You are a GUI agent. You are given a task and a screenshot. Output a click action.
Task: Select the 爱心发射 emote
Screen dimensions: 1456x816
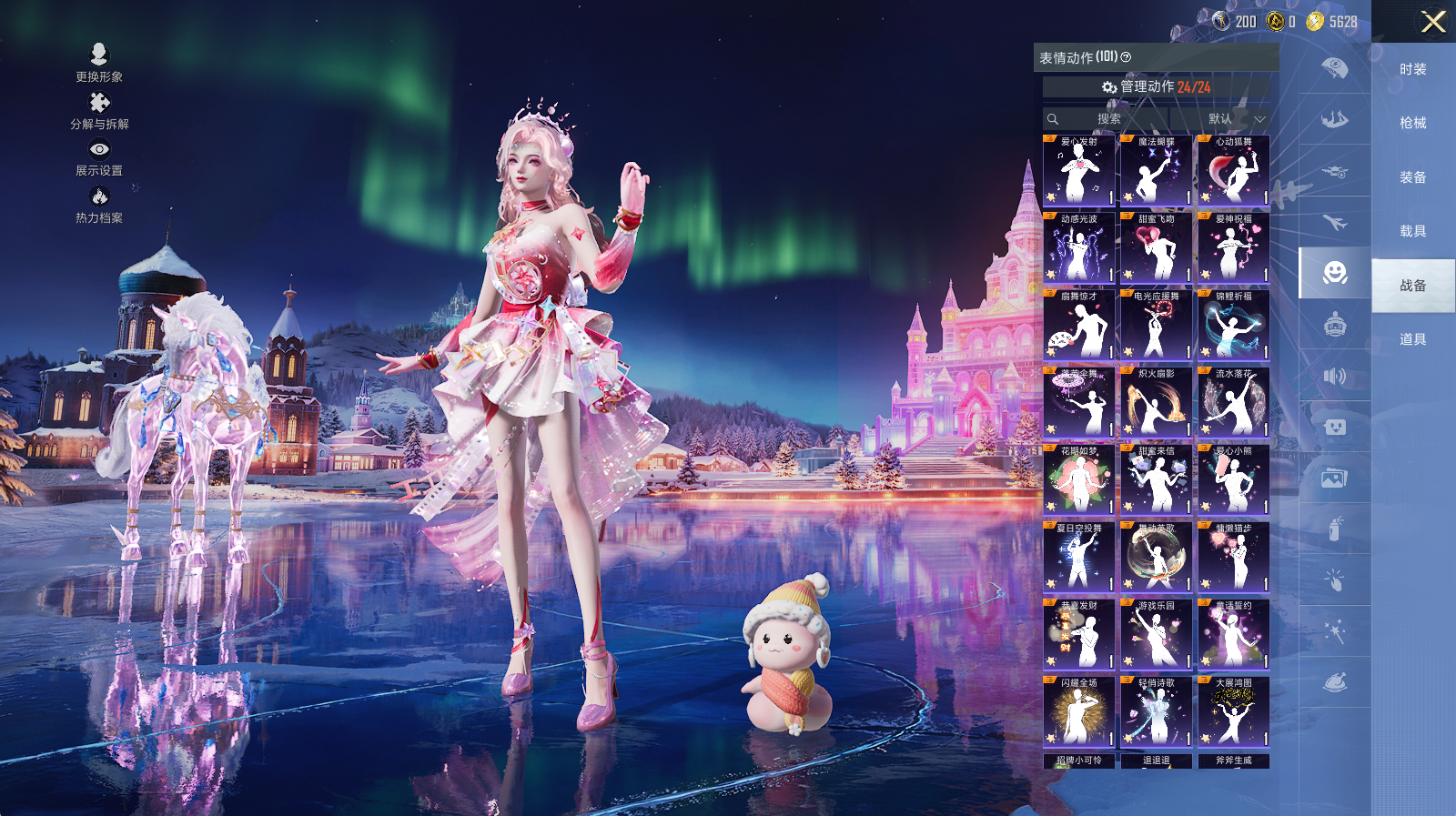tap(1078, 171)
